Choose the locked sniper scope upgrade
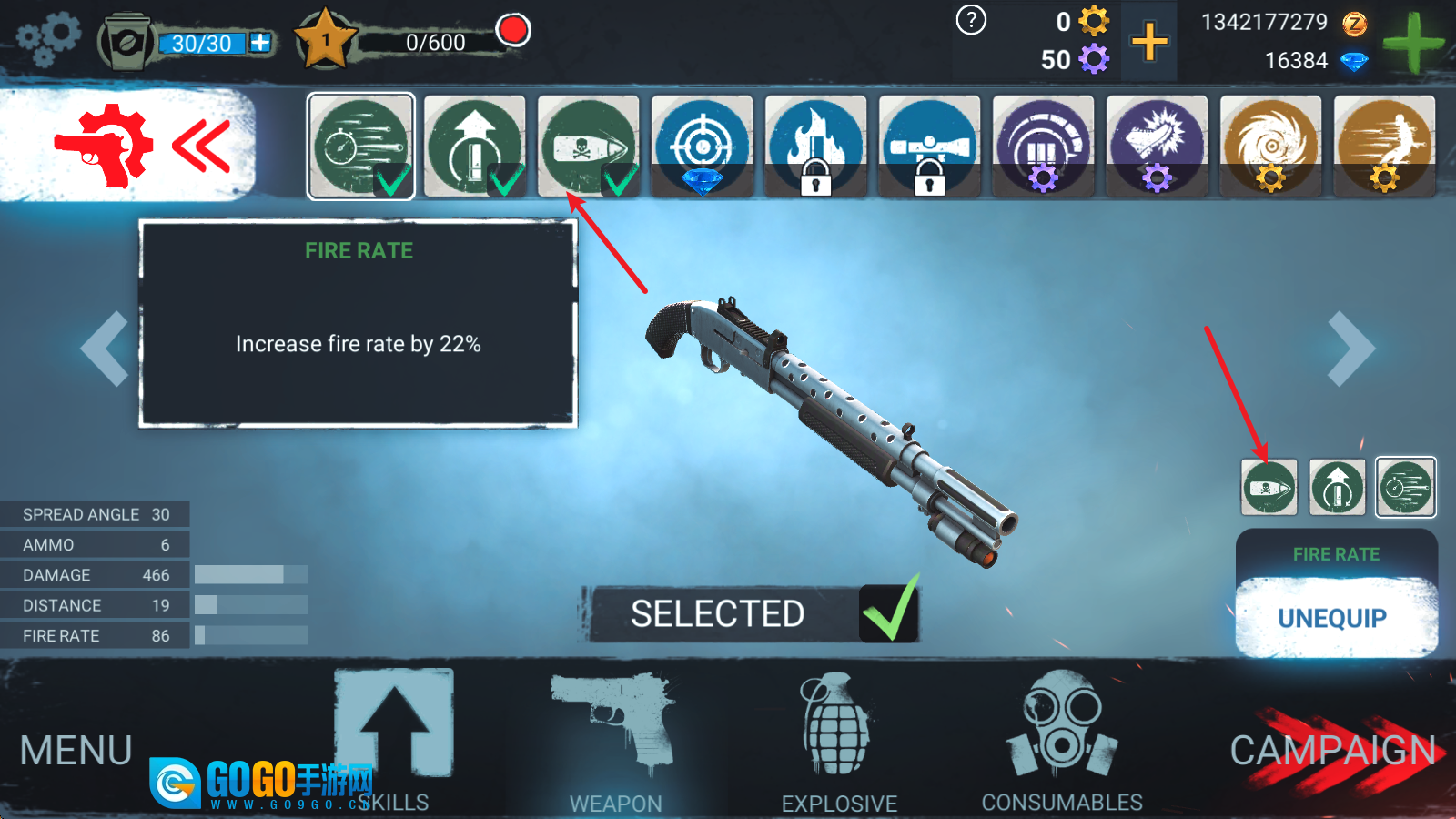This screenshot has width=1456, height=819. click(x=929, y=146)
